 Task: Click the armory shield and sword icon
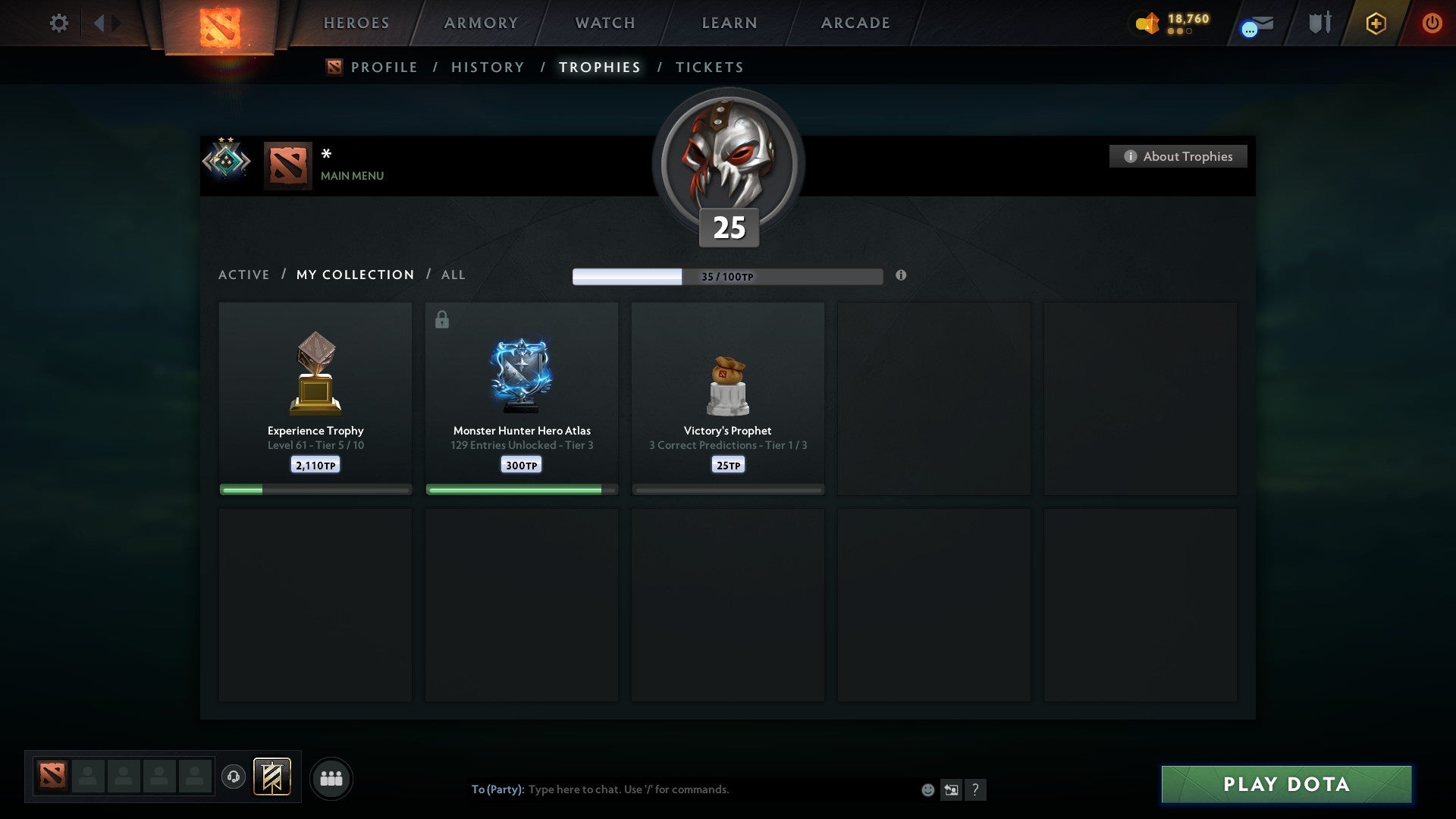(x=1319, y=23)
